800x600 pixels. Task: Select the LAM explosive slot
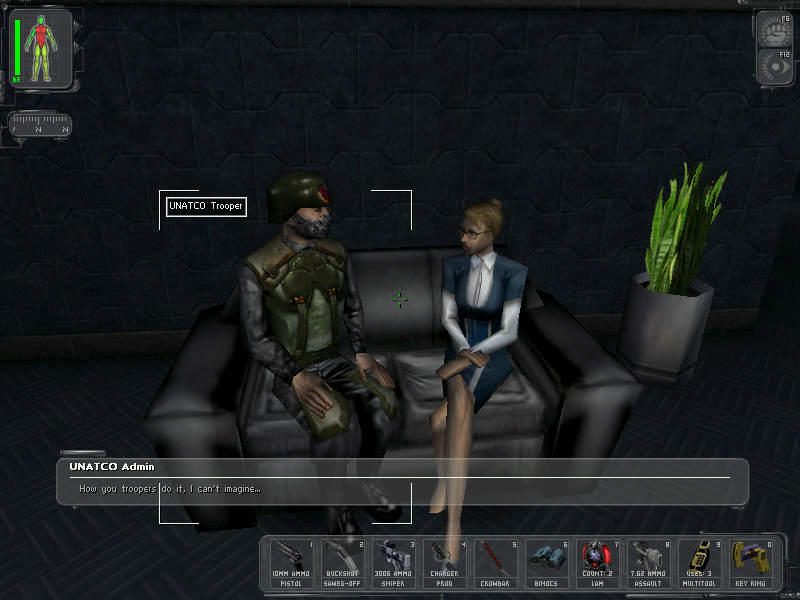pos(597,561)
